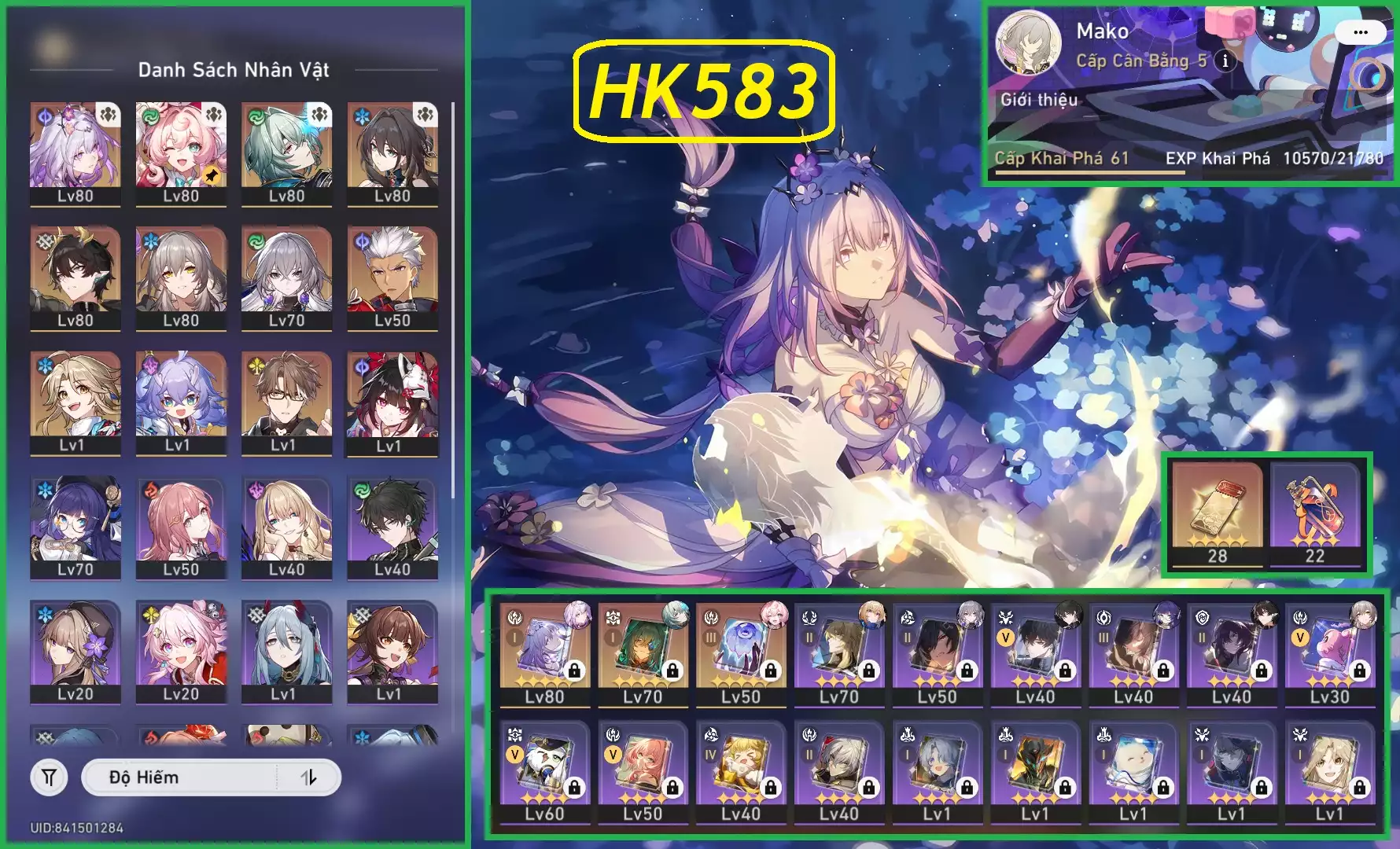Choose the Lv70 girl with round glasses
This screenshot has height=849, width=1400.
point(76,525)
